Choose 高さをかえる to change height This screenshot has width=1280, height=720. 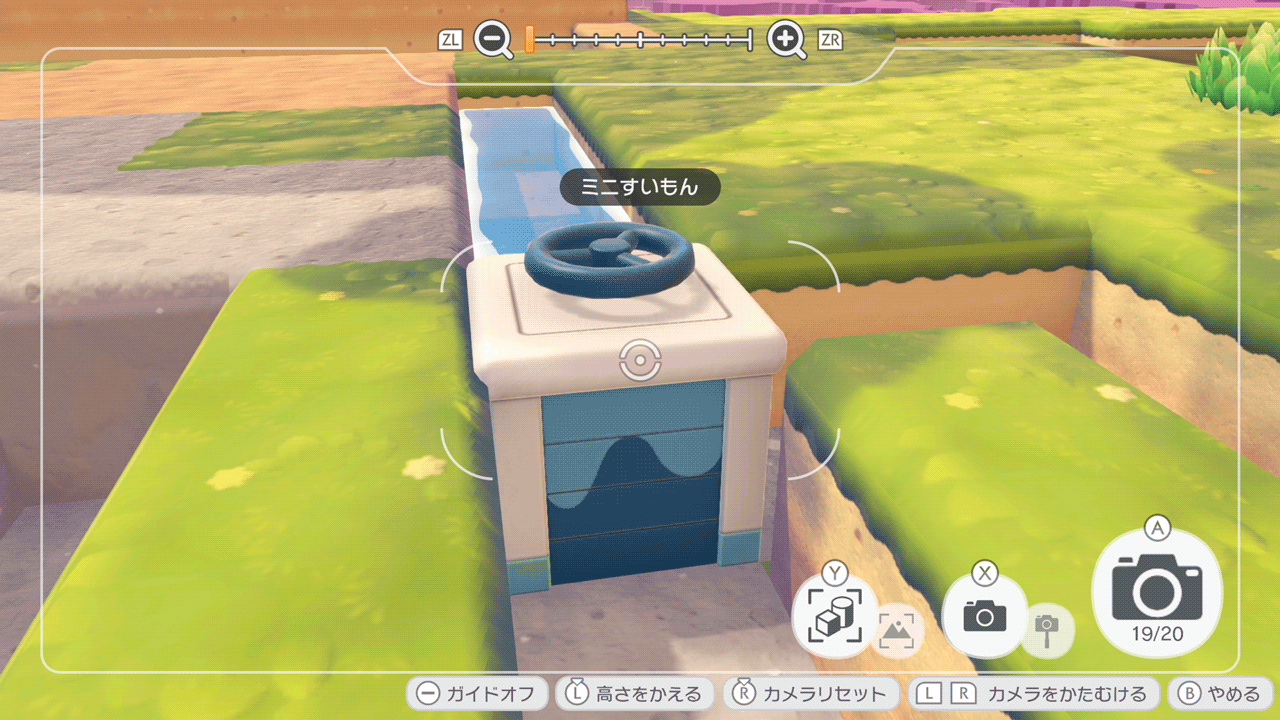point(636,694)
